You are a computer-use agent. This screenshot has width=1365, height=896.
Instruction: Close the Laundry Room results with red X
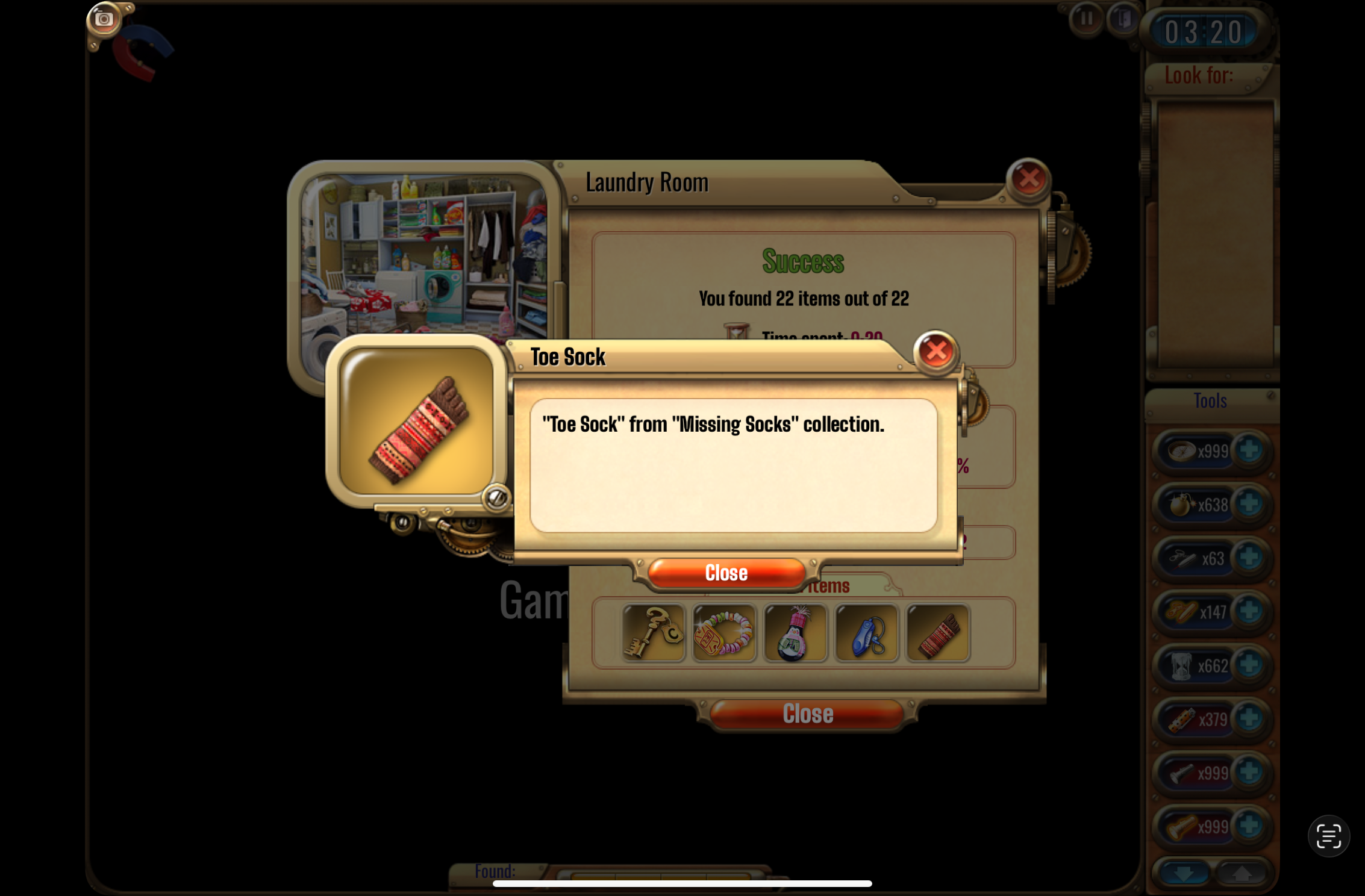click(1028, 178)
